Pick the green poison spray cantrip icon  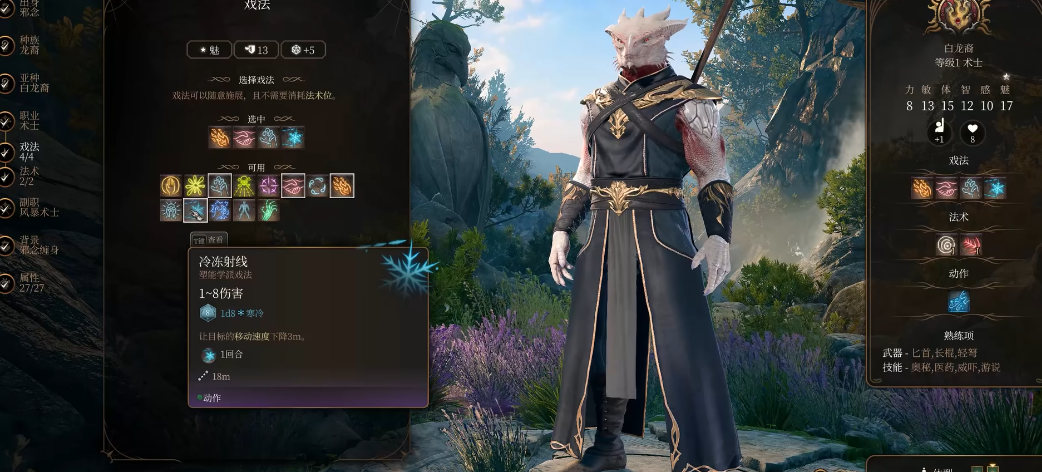(x=244, y=186)
